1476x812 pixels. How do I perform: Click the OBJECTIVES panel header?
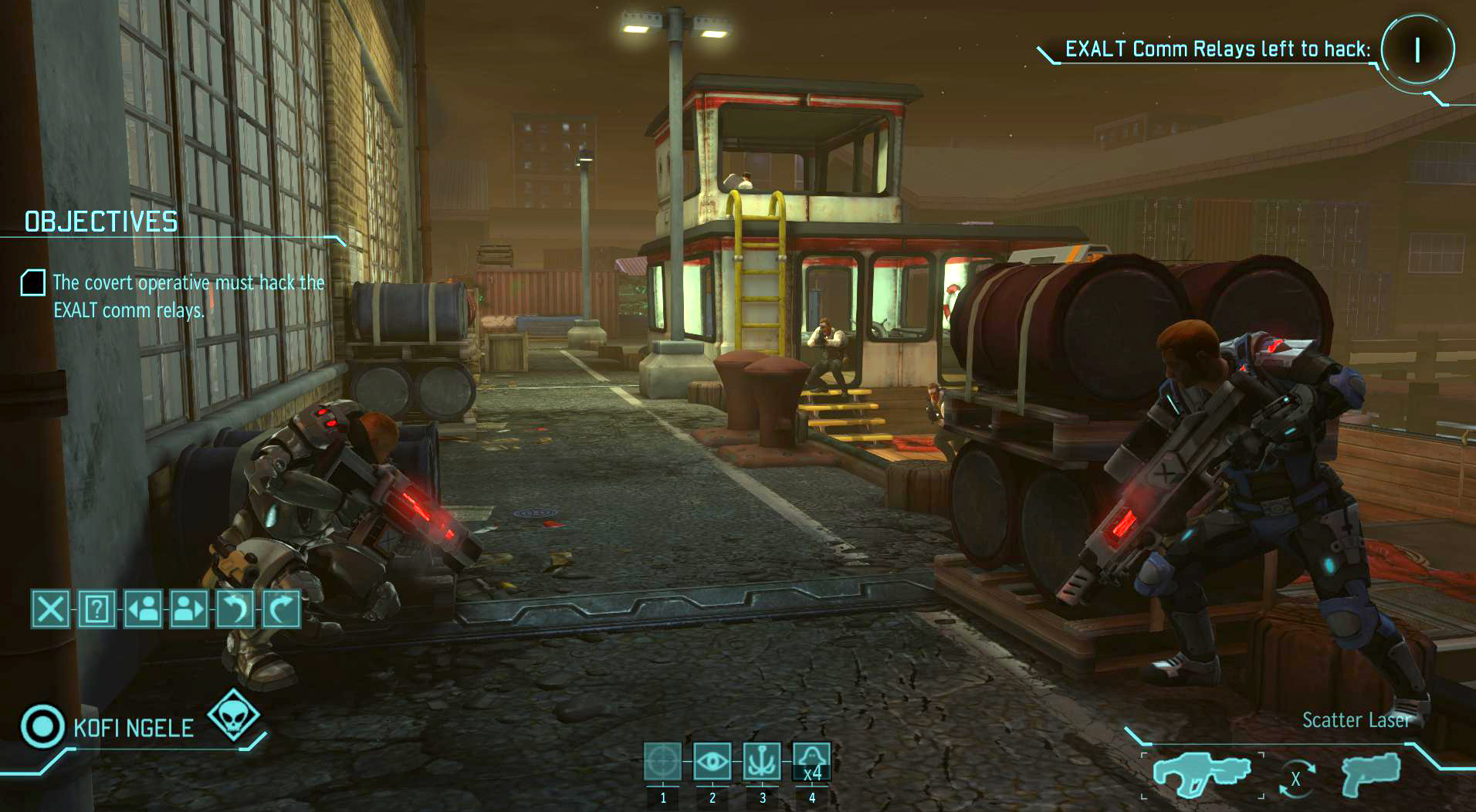point(100,223)
